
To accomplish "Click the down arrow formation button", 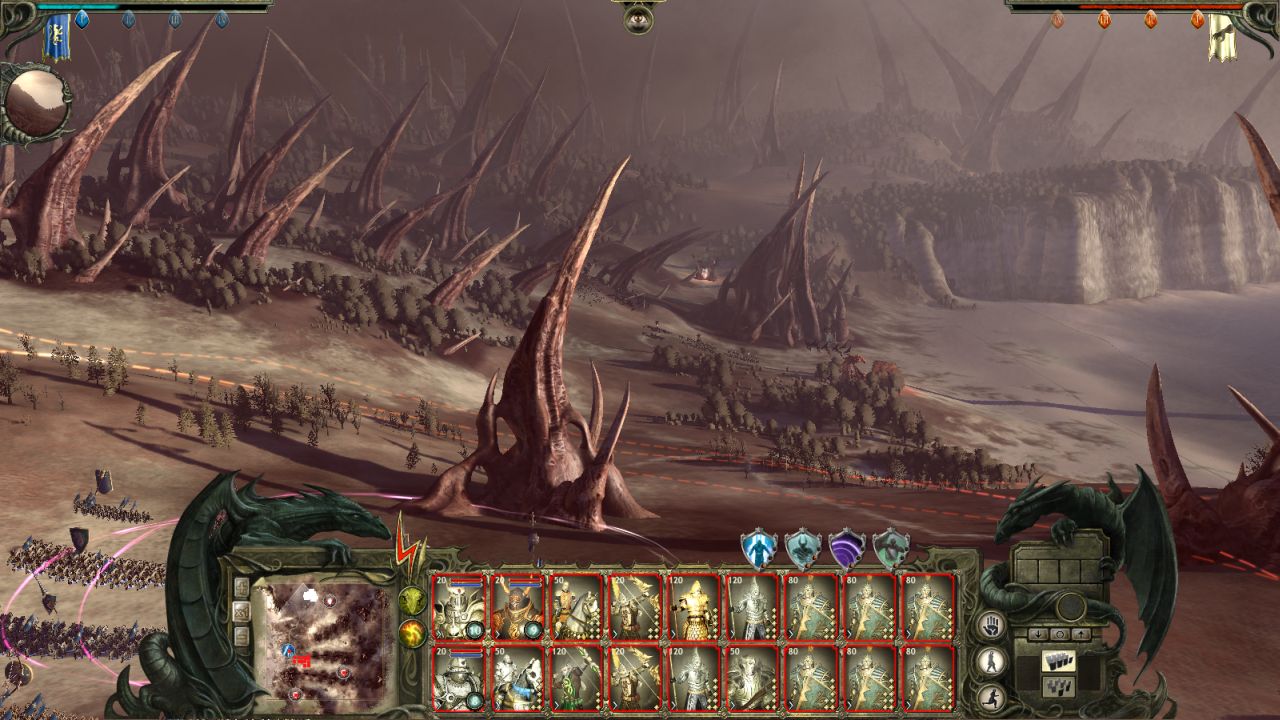I will click(1040, 634).
